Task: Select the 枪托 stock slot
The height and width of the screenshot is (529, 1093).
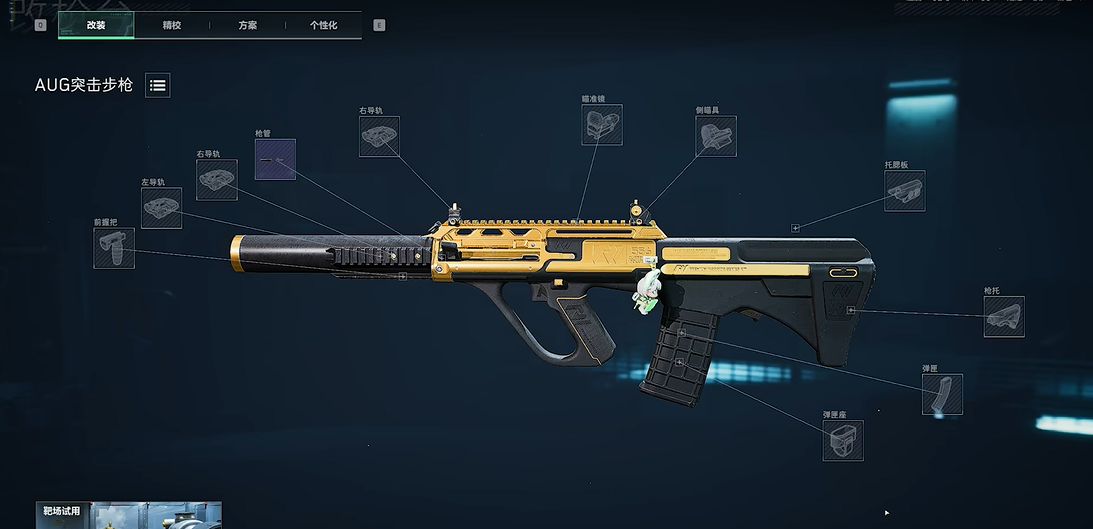Action: point(1003,317)
